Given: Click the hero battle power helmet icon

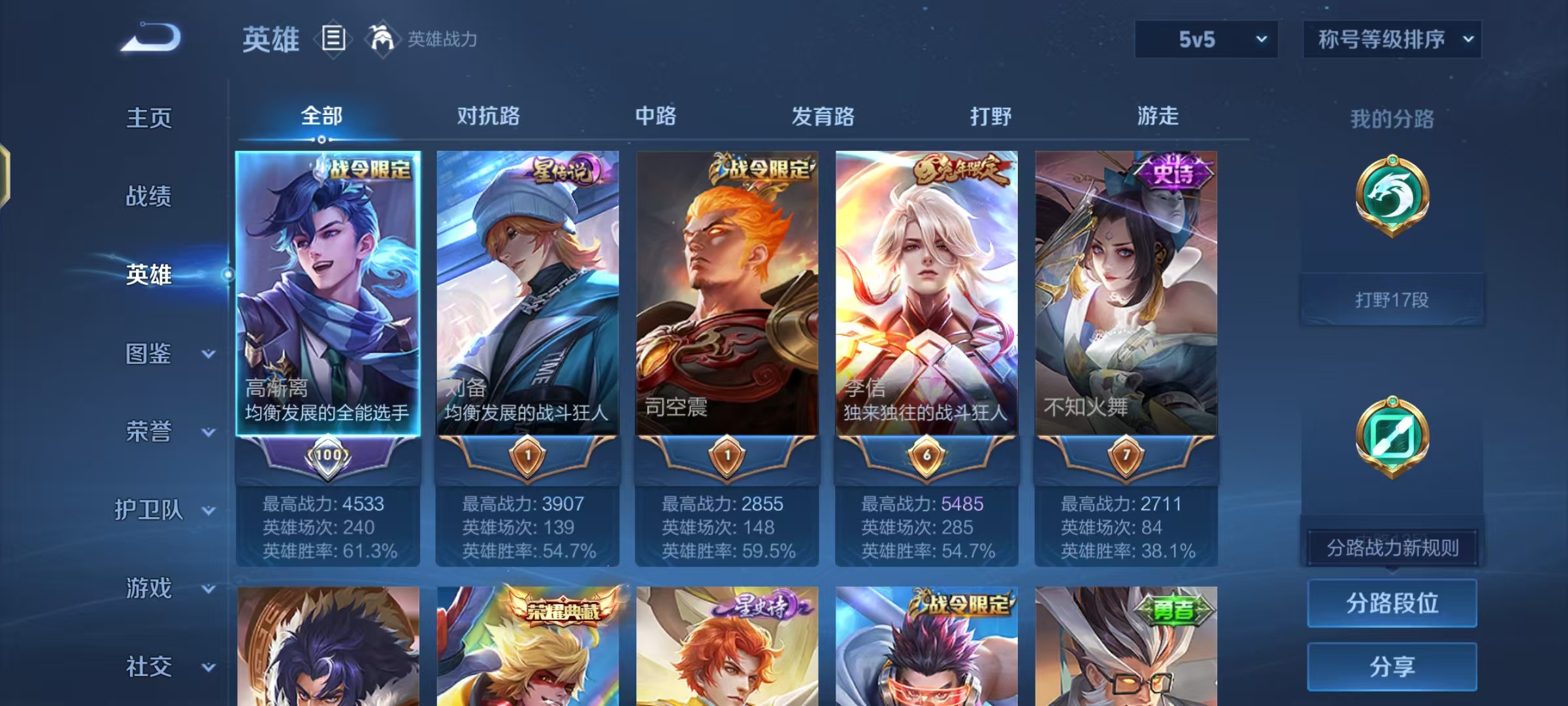Looking at the screenshot, I should click(378, 39).
